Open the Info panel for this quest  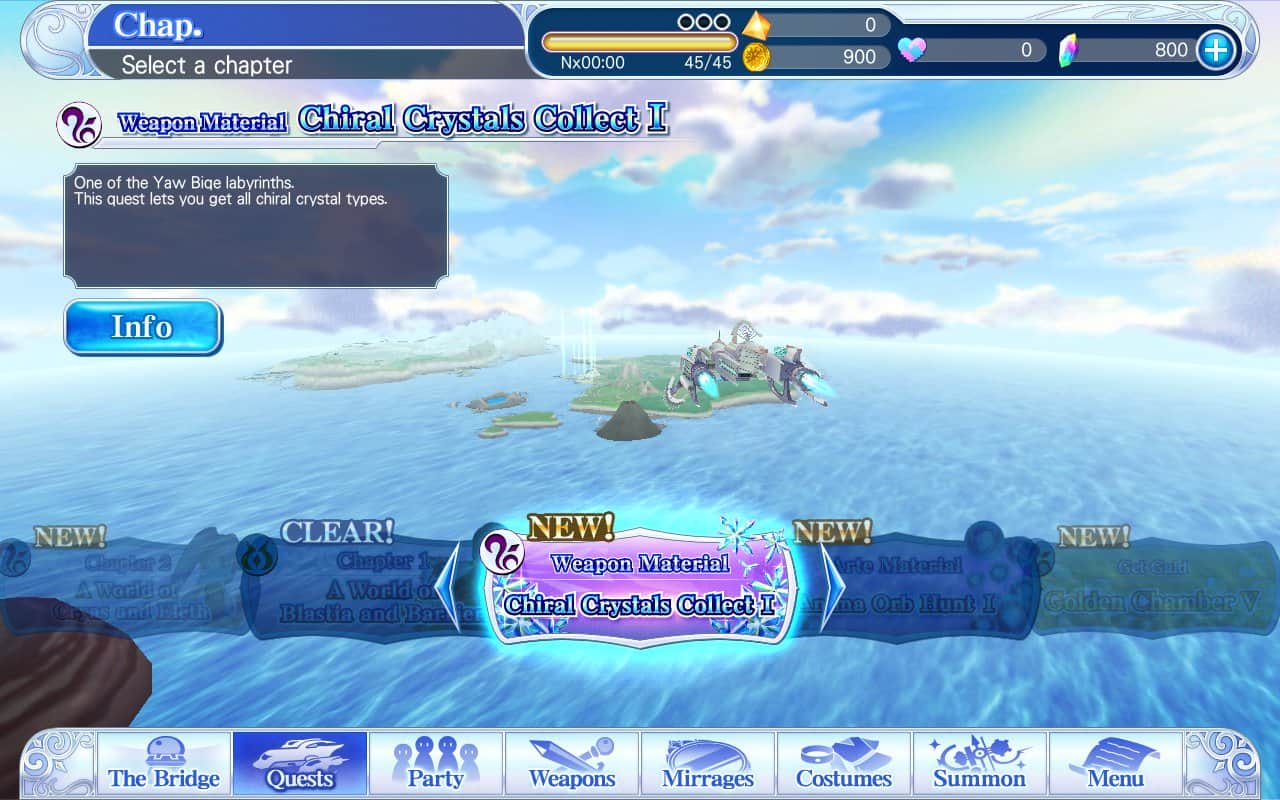click(143, 327)
